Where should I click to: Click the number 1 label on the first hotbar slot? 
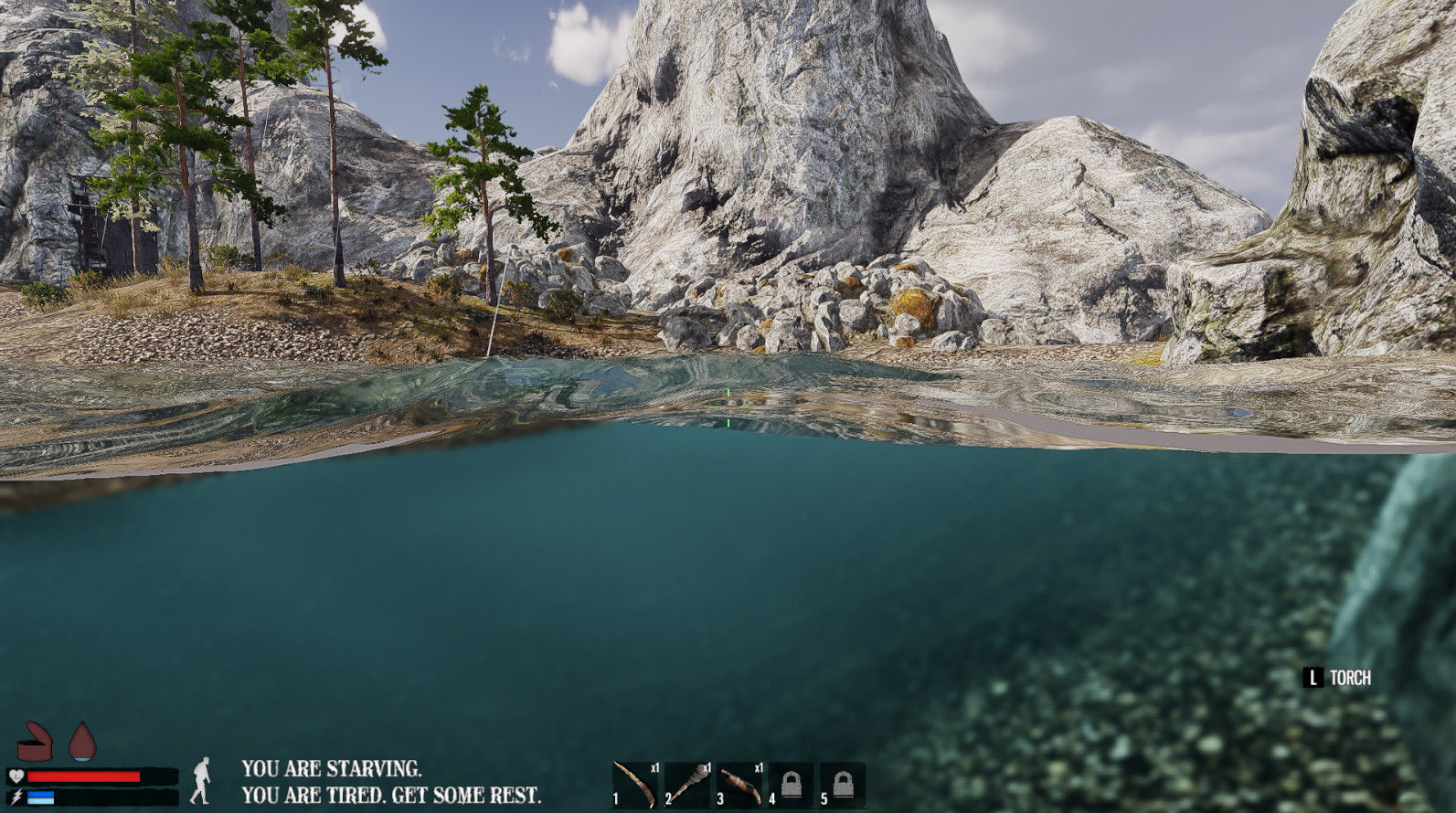point(616,799)
